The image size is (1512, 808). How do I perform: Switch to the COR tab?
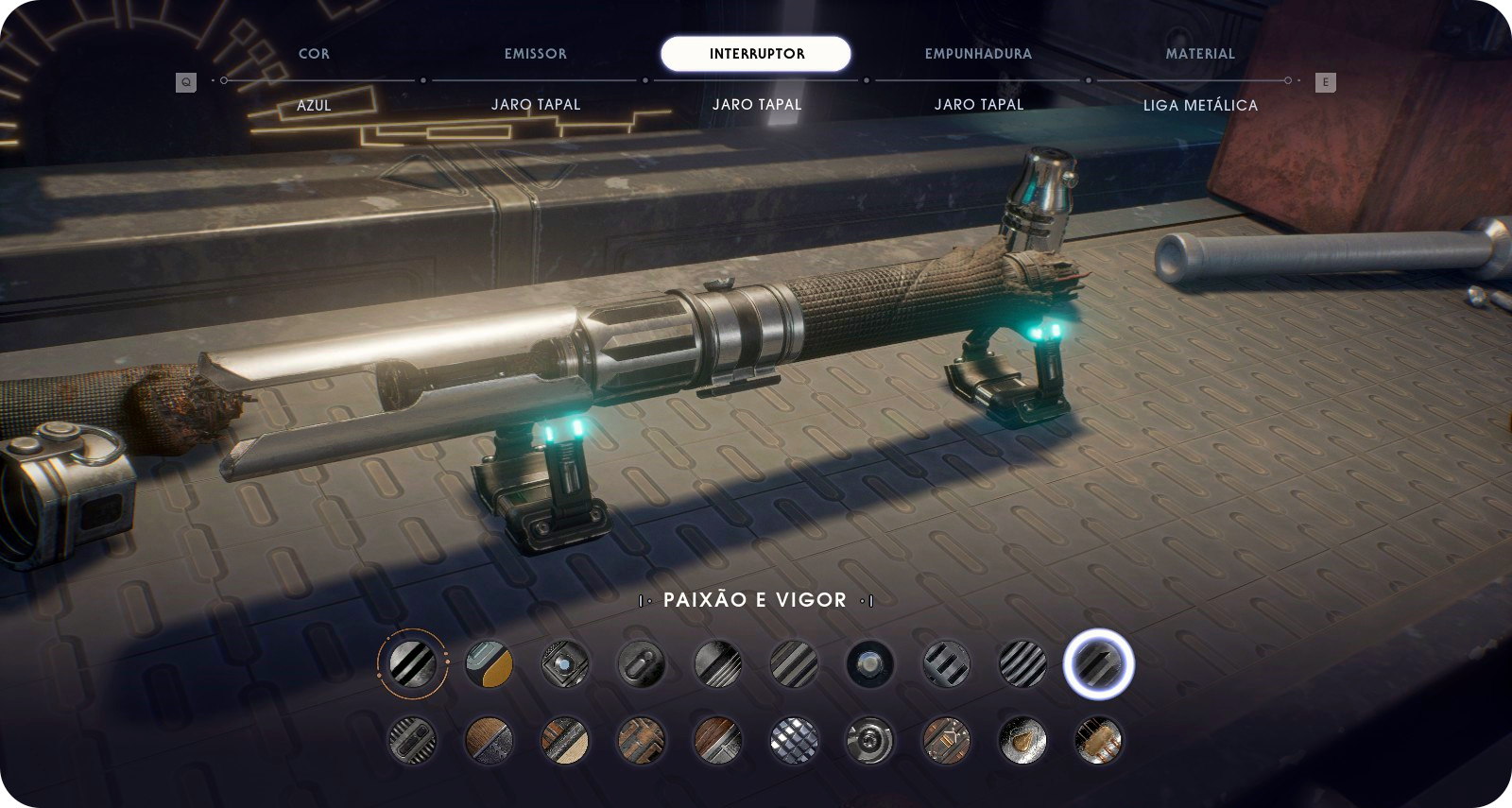point(314,54)
